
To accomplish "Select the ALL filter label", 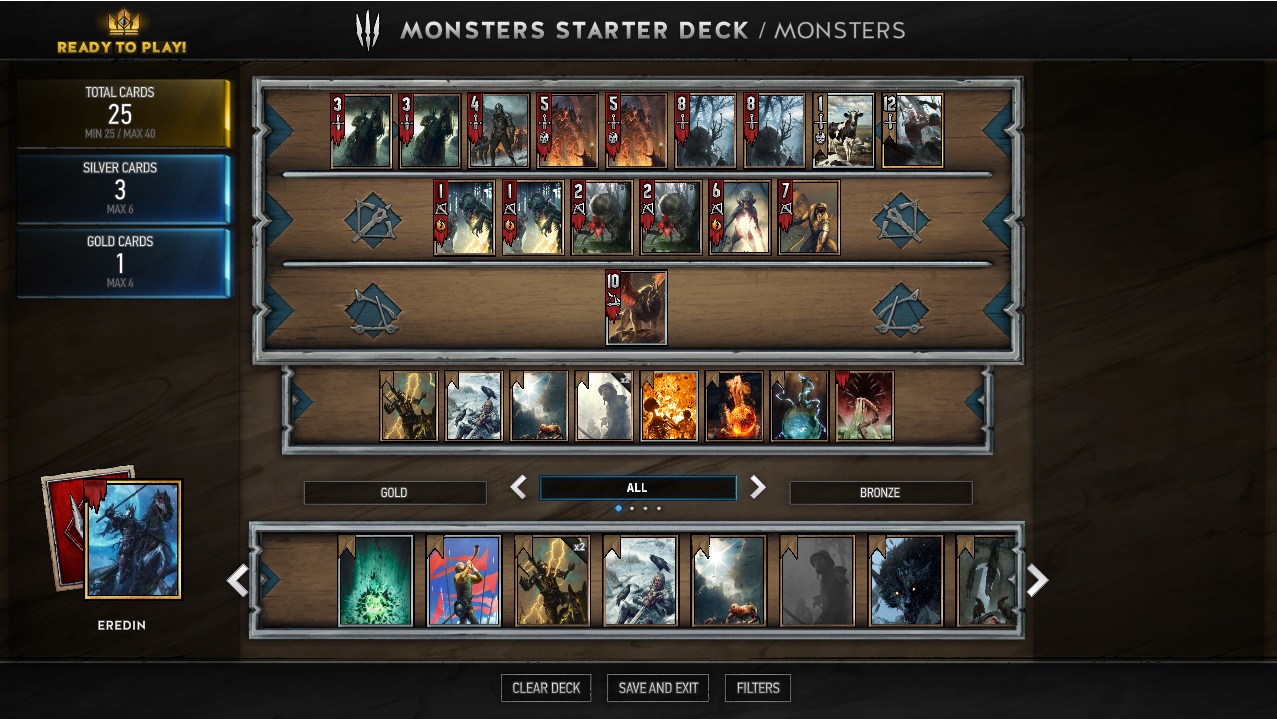I will tap(637, 488).
